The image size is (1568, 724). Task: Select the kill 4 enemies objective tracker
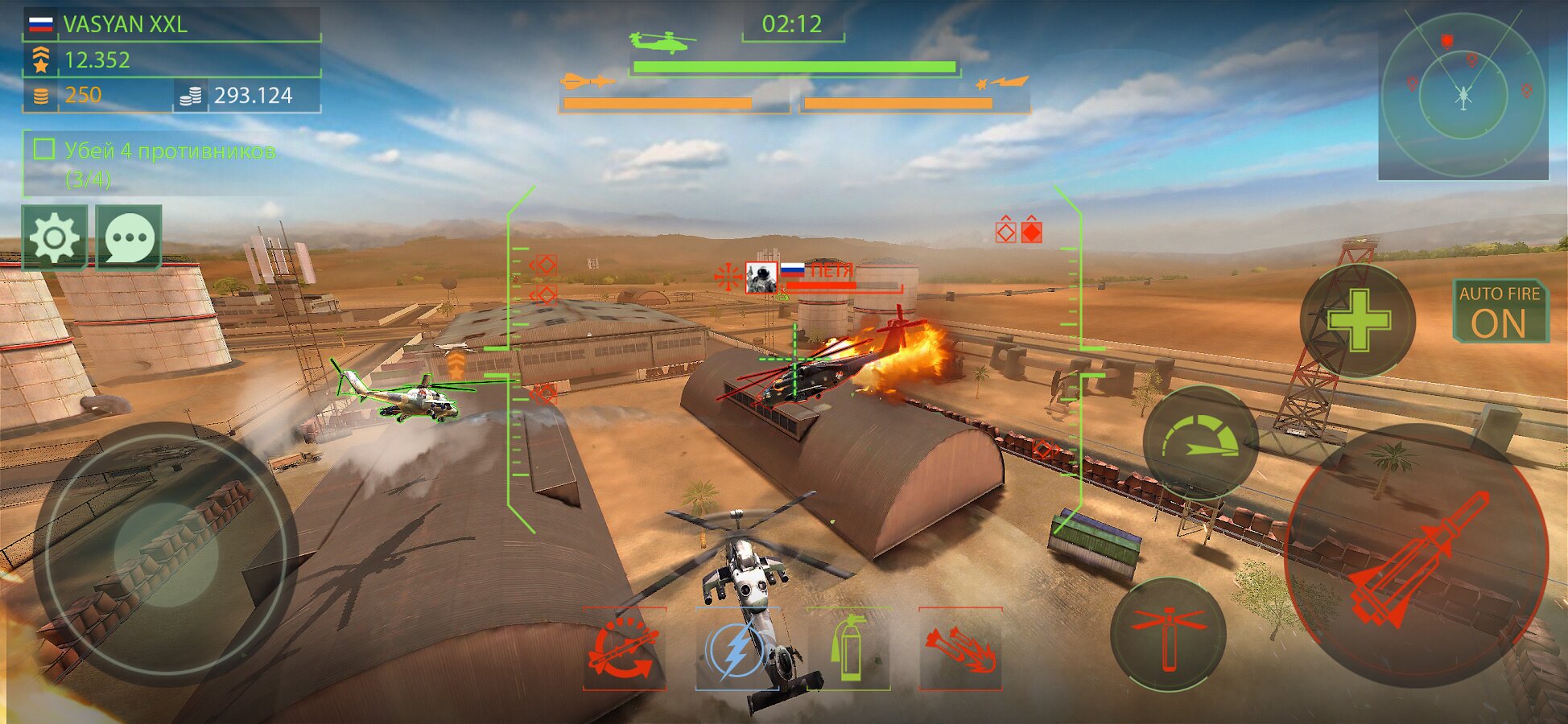pyautogui.click(x=157, y=164)
